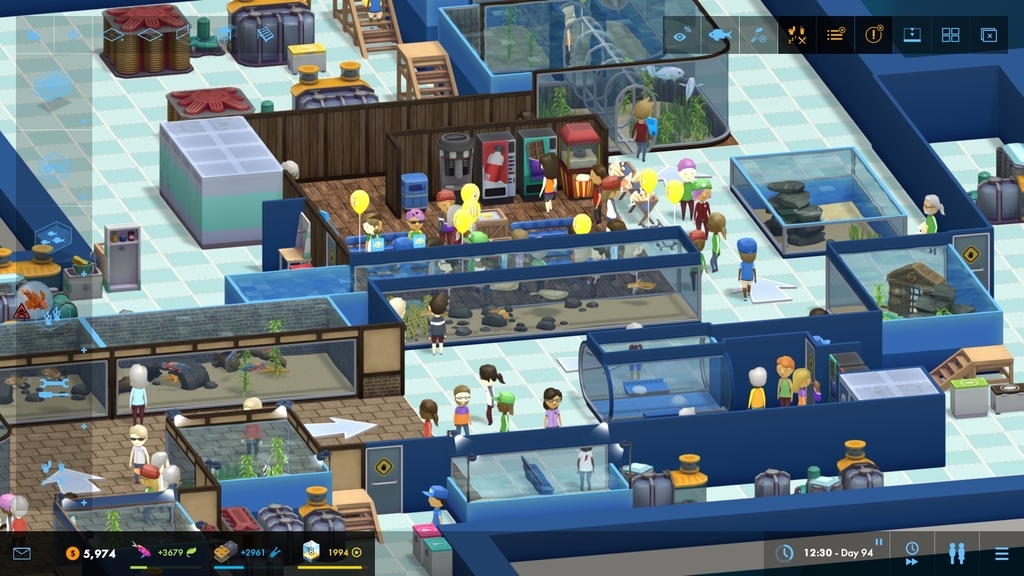
Task: Open the task list icon
Action: coord(836,35)
